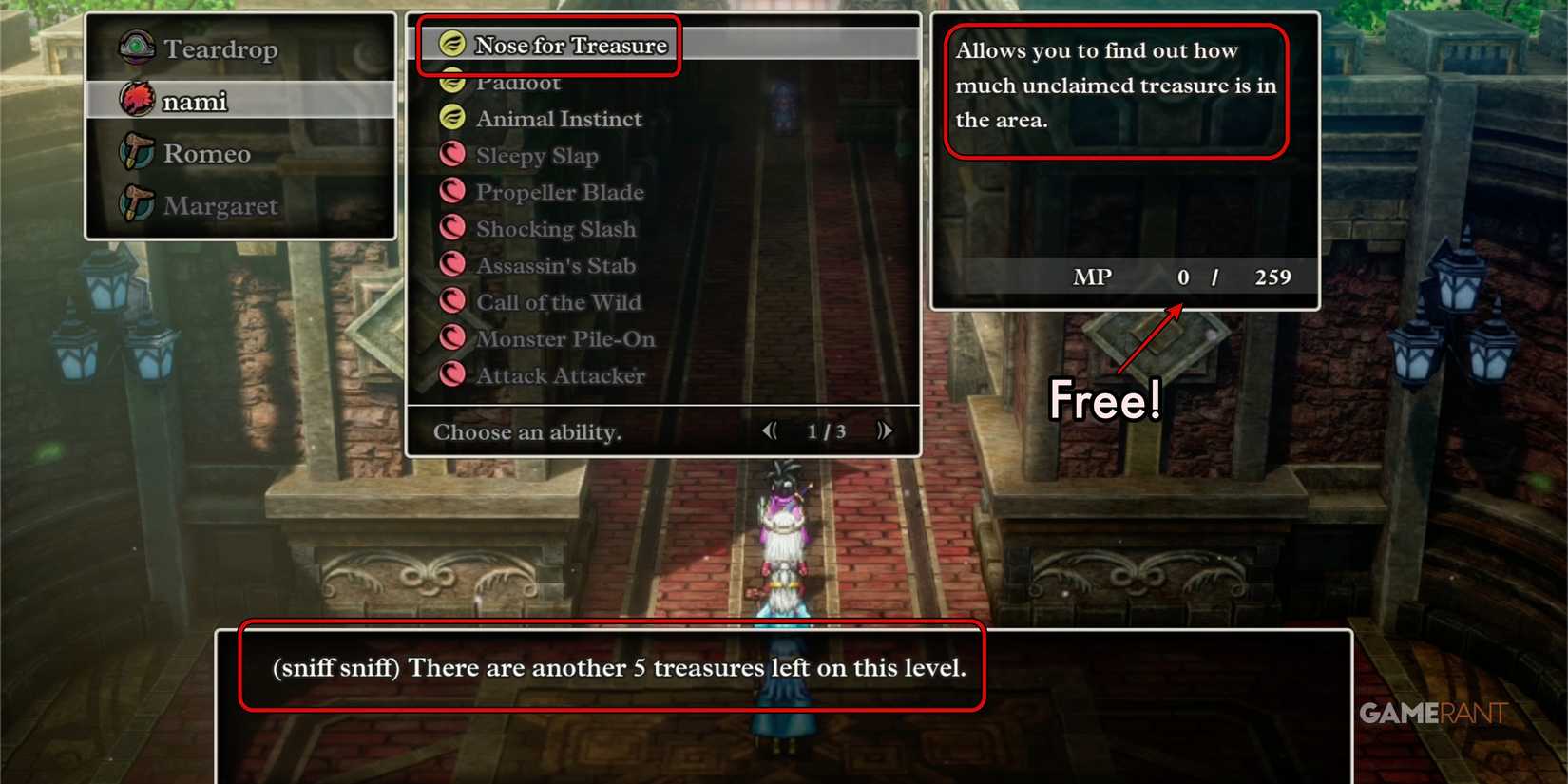Select nami's red character icon
The image size is (1568, 784).
pyautogui.click(x=136, y=100)
